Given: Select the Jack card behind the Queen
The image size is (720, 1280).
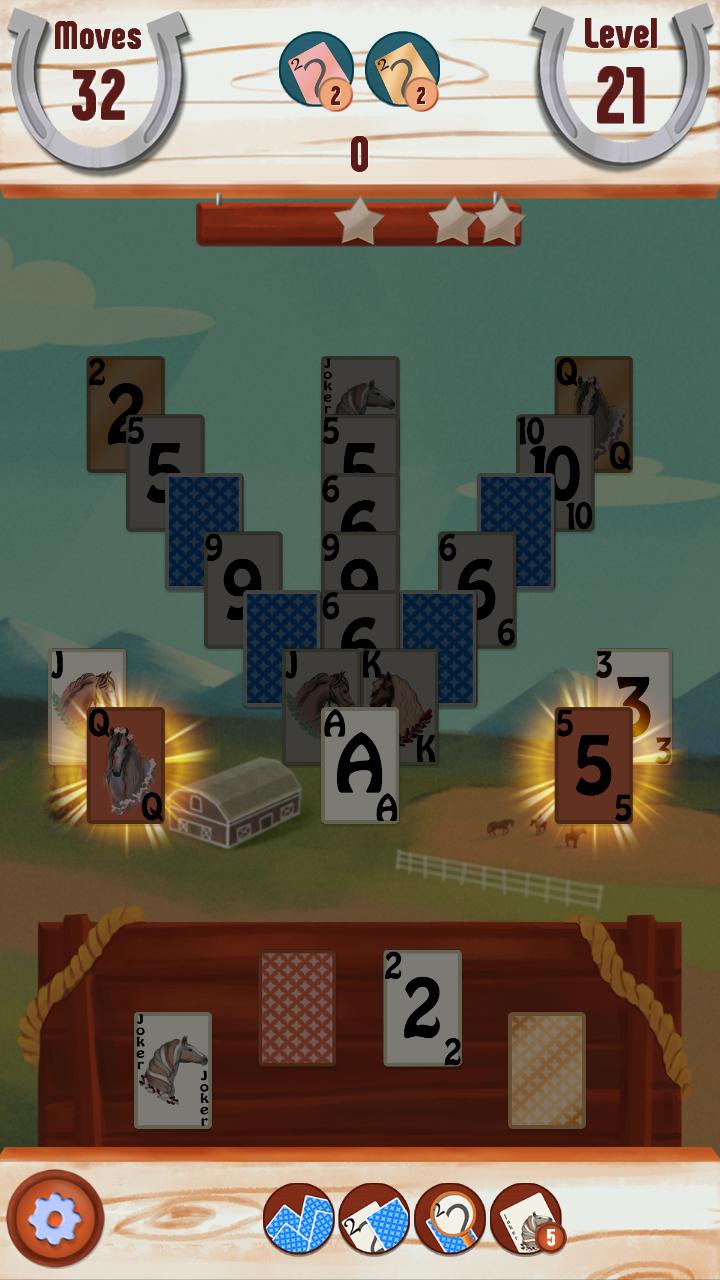Looking at the screenshot, I should click(82, 678).
